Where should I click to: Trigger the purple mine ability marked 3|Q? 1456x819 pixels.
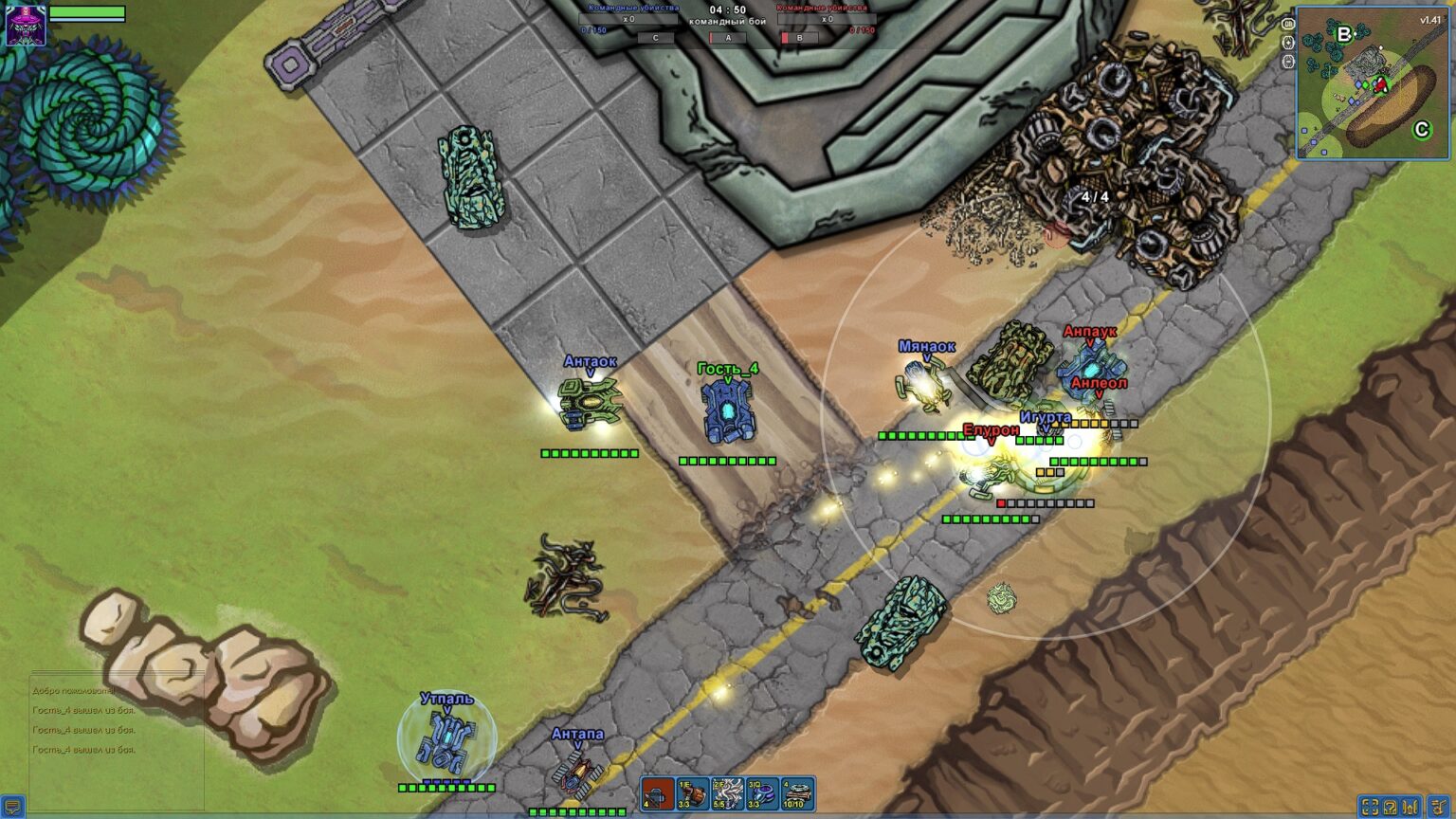(x=762, y=793)
